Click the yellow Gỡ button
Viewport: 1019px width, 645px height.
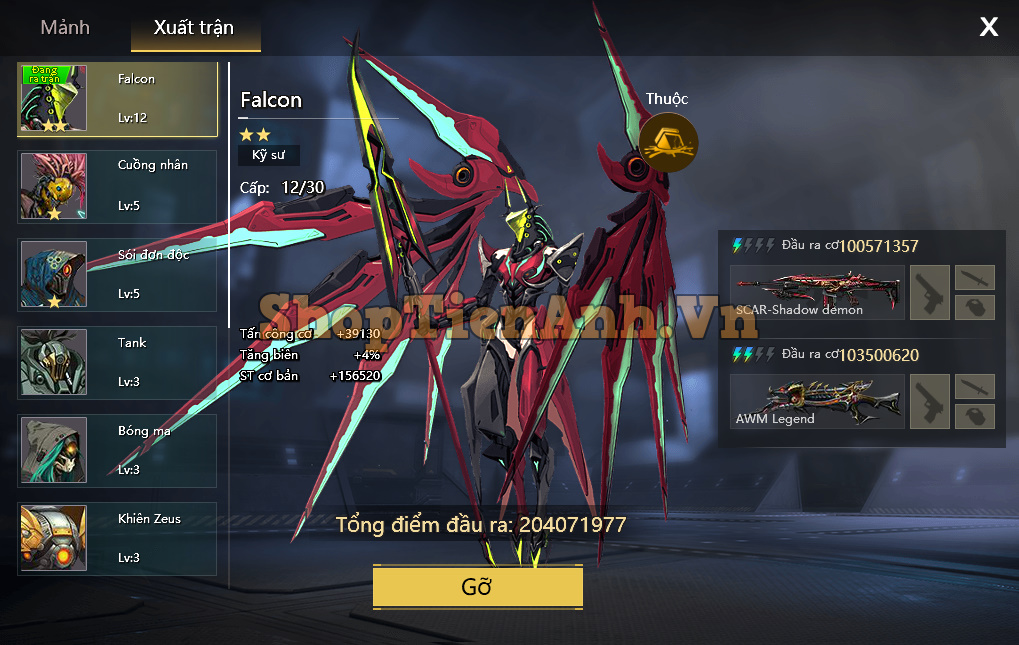(x=477, y=587)
